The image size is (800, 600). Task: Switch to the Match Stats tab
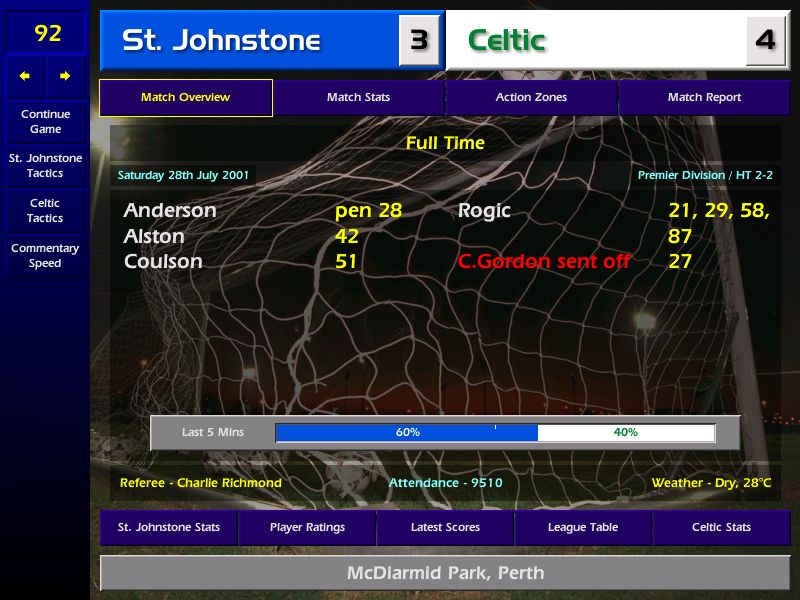coord(358,98)
